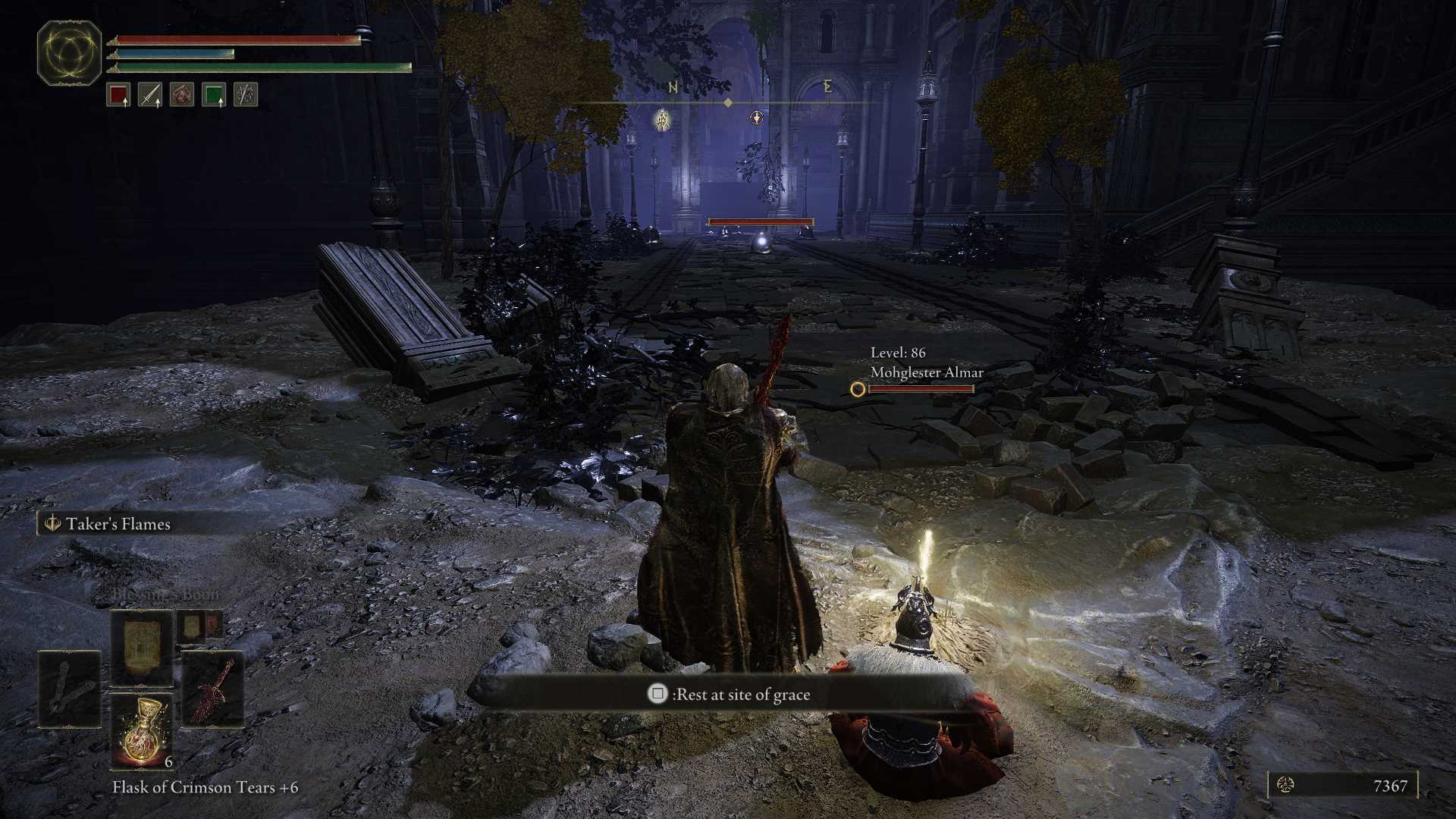The image size is (1456, 819).
Task: Click the round flask marker on the compass
Action: (x=756, y=118)
